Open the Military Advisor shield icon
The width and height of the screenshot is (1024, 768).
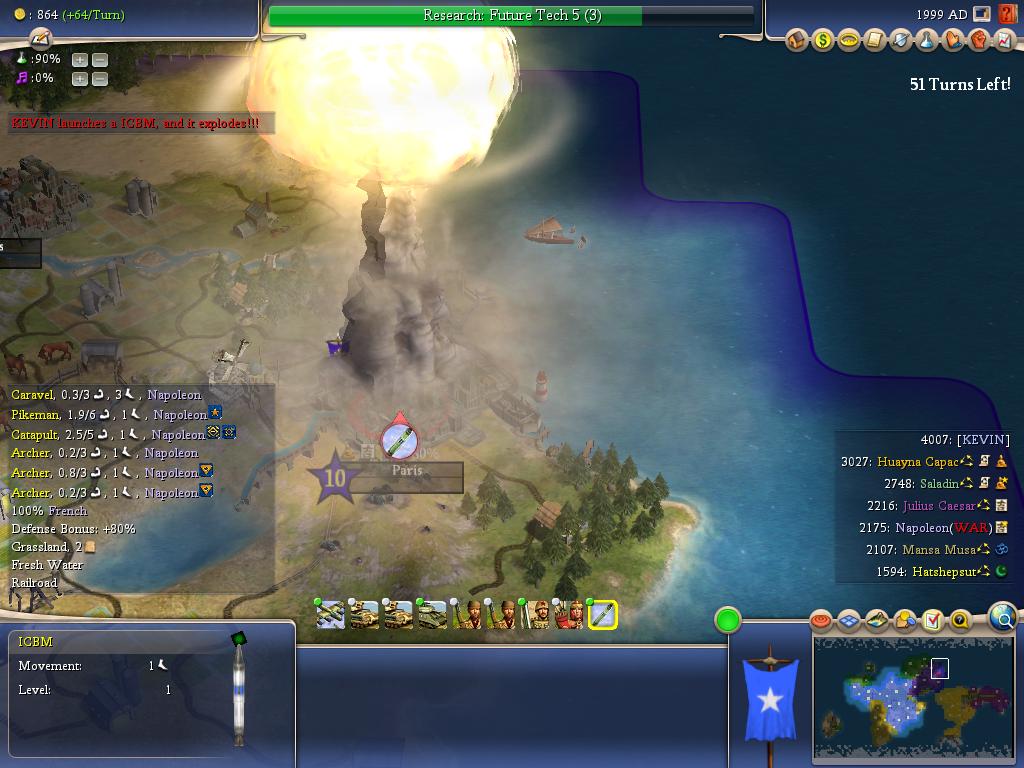(901, 41)
